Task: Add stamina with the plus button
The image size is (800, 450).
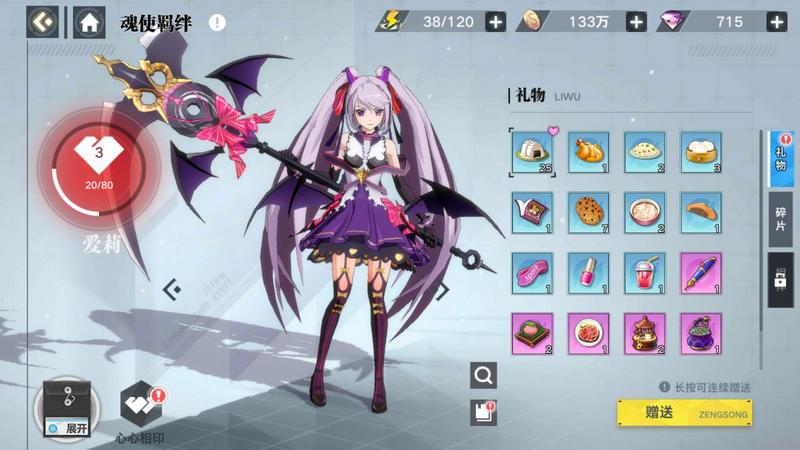Action: (495, 21)
